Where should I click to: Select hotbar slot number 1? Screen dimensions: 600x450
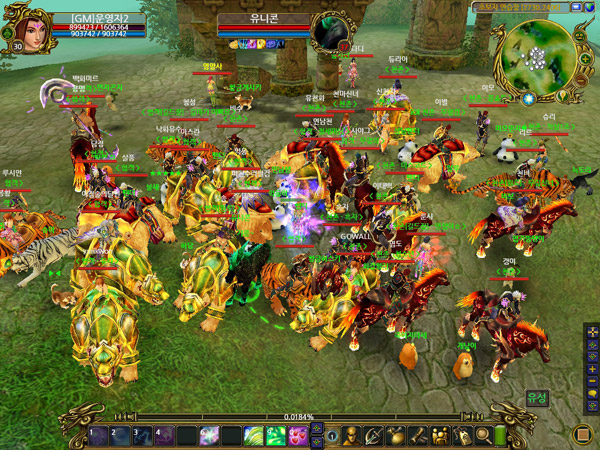pos(98,436)
